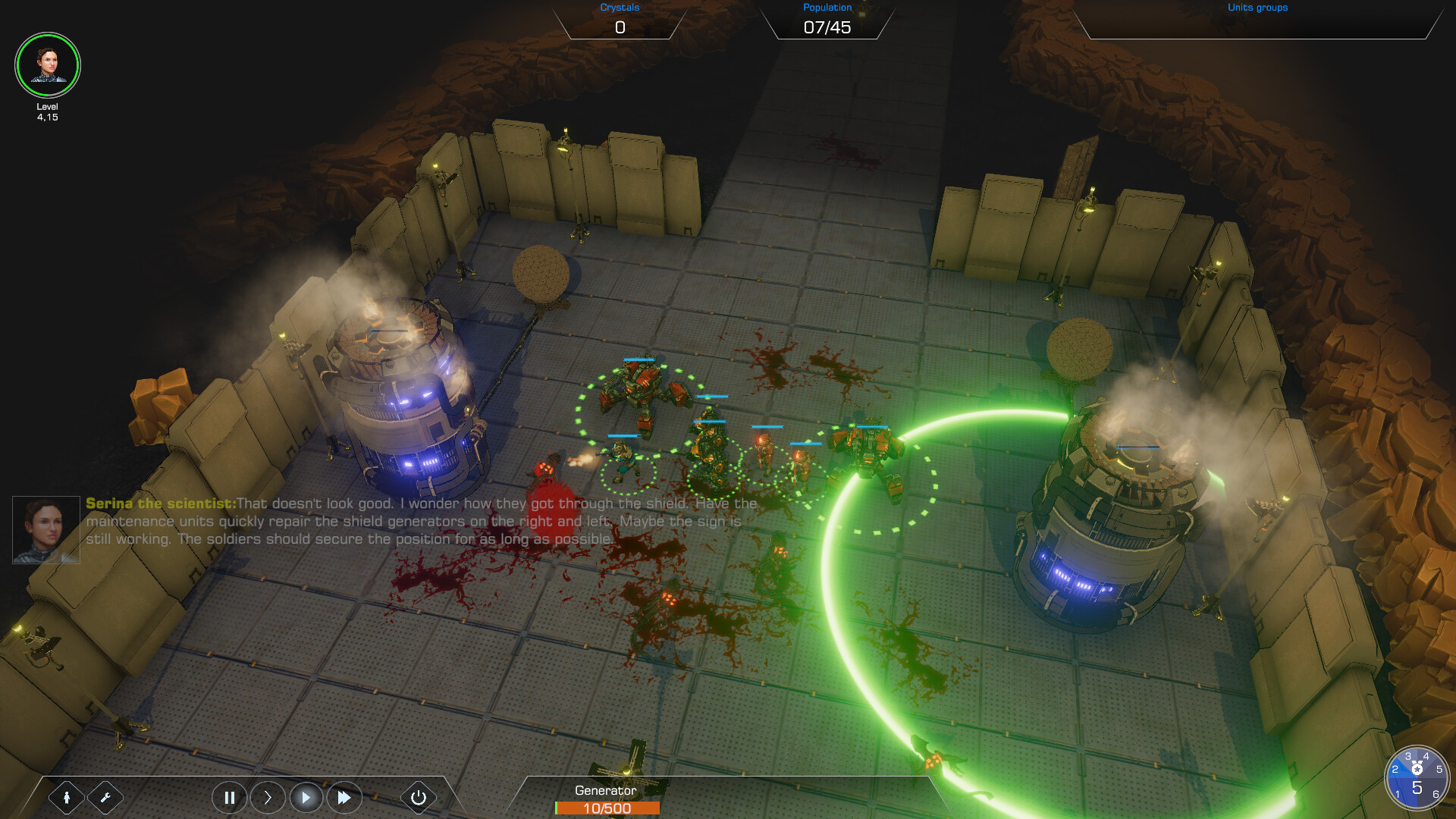Select the wrench repair icon

point(106,797)
